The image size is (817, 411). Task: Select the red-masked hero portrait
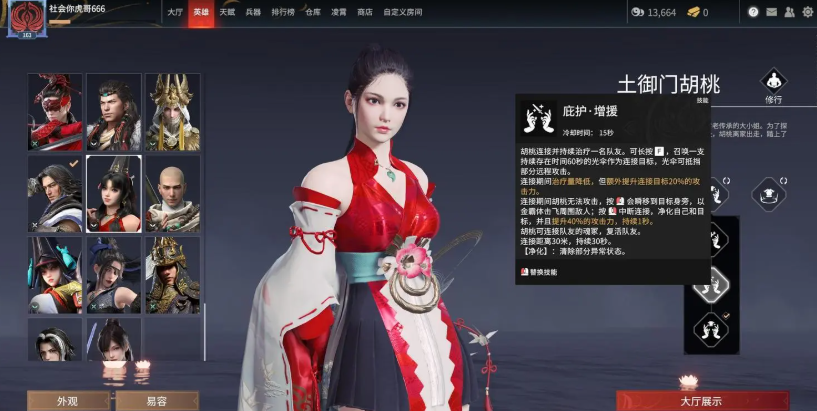coord(55,111)
